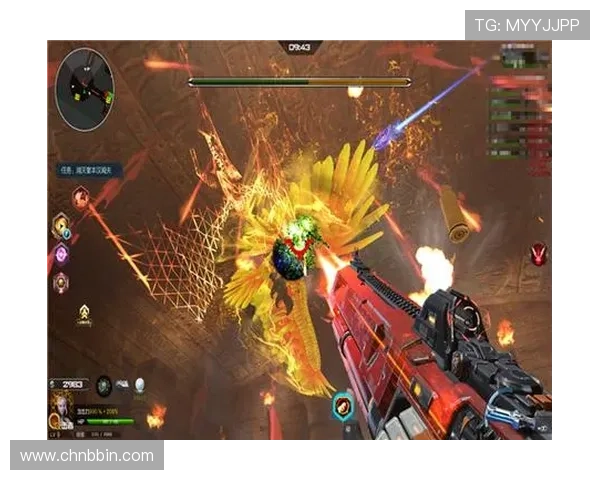600x480 pixels.
Task: Activate the pink hexagon skill below purple
Action: tap(61, 284)
